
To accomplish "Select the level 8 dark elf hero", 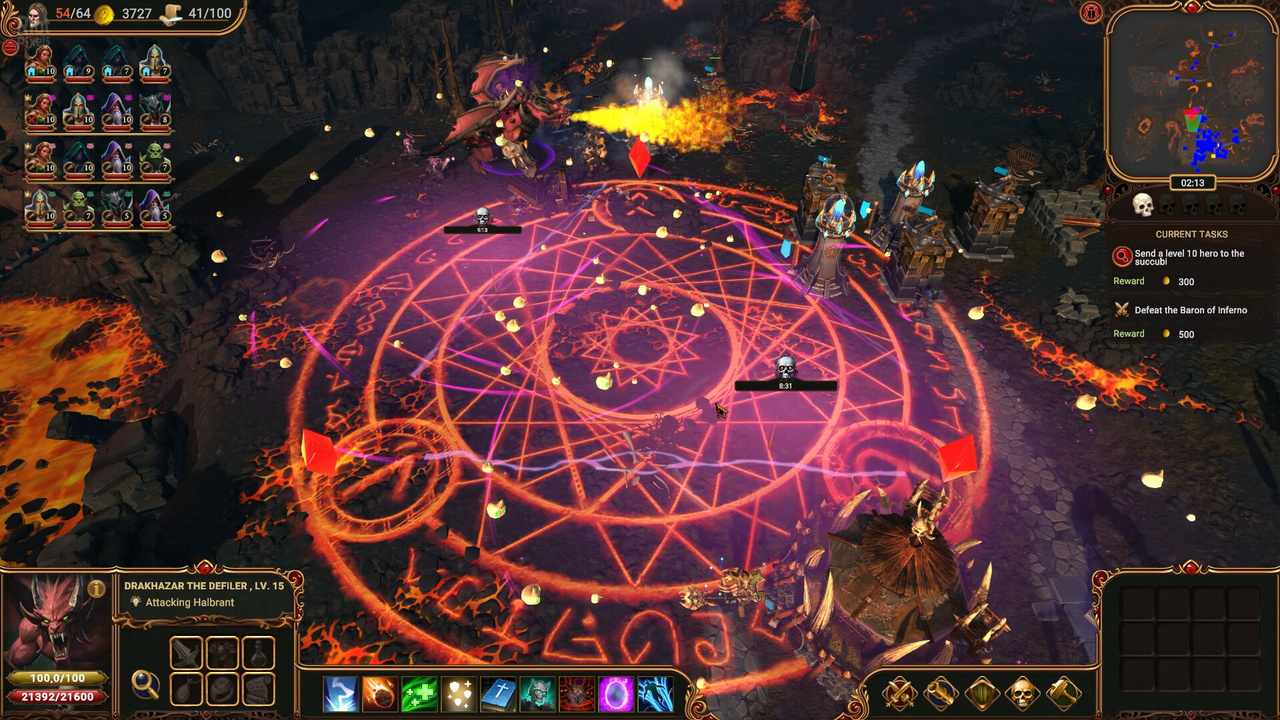I will point(155,110).
